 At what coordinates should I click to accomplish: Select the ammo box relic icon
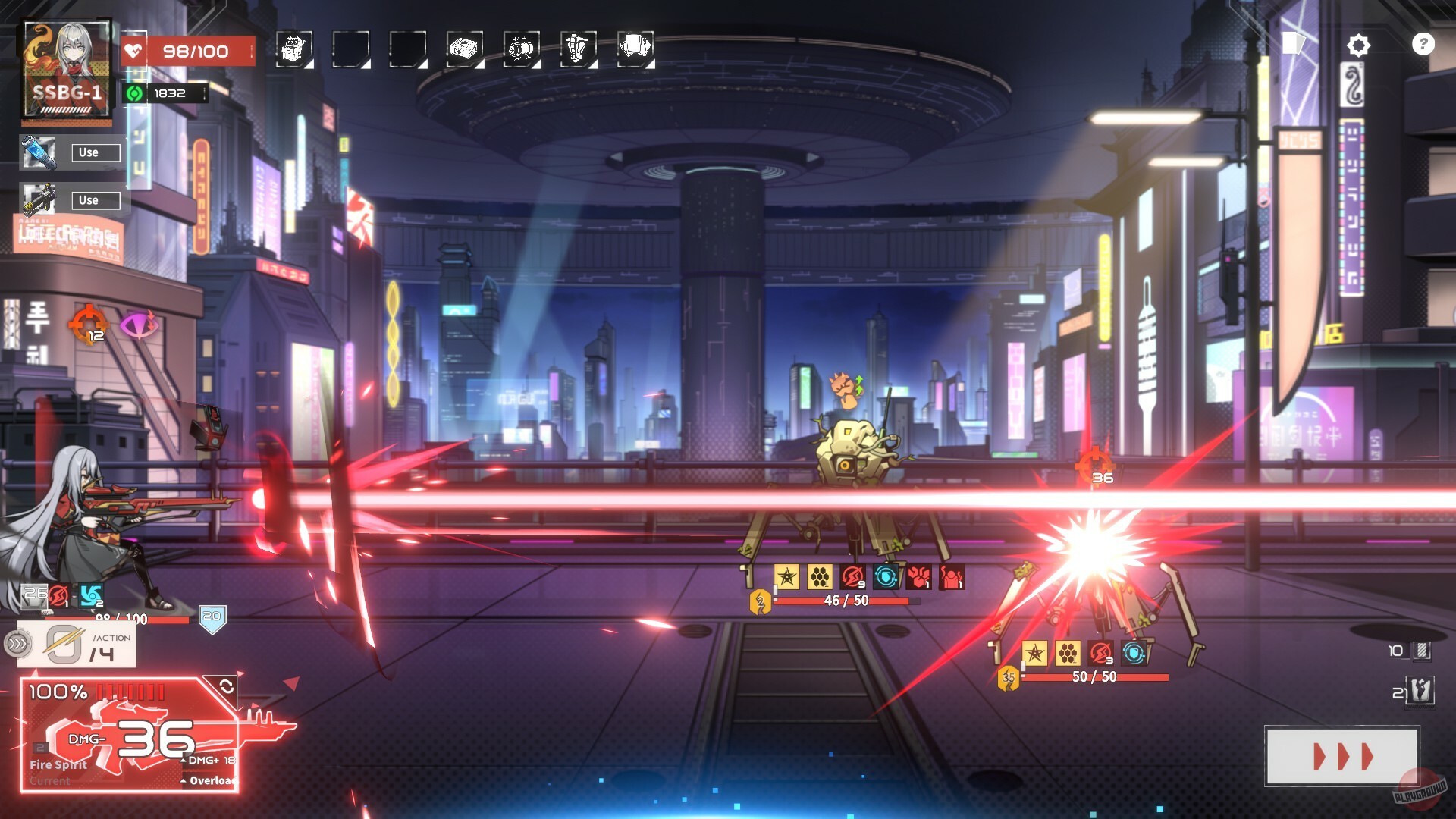pyautogui.click(x=464, y=49)
